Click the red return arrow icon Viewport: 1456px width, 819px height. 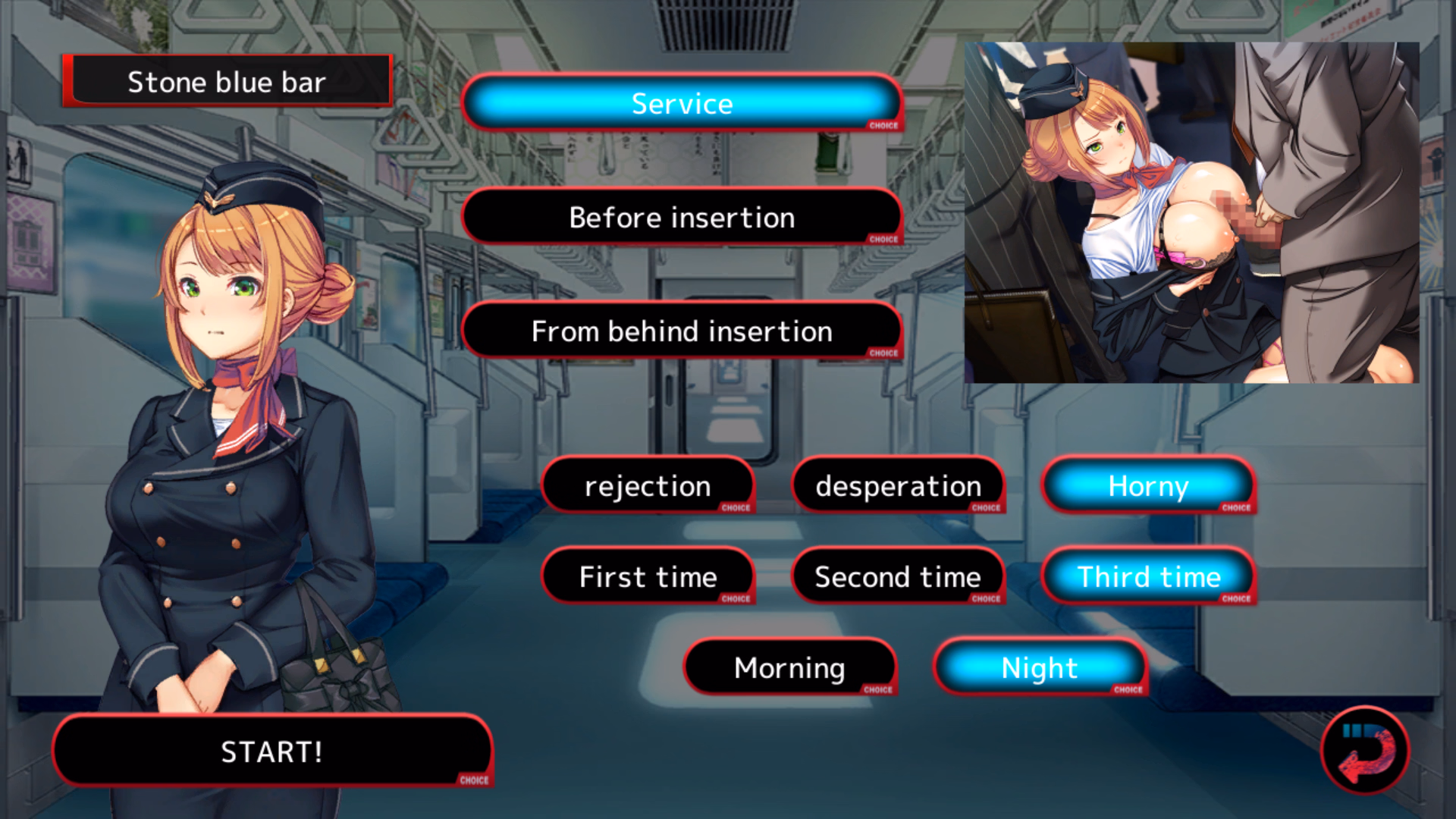(x=1364, y=752)
